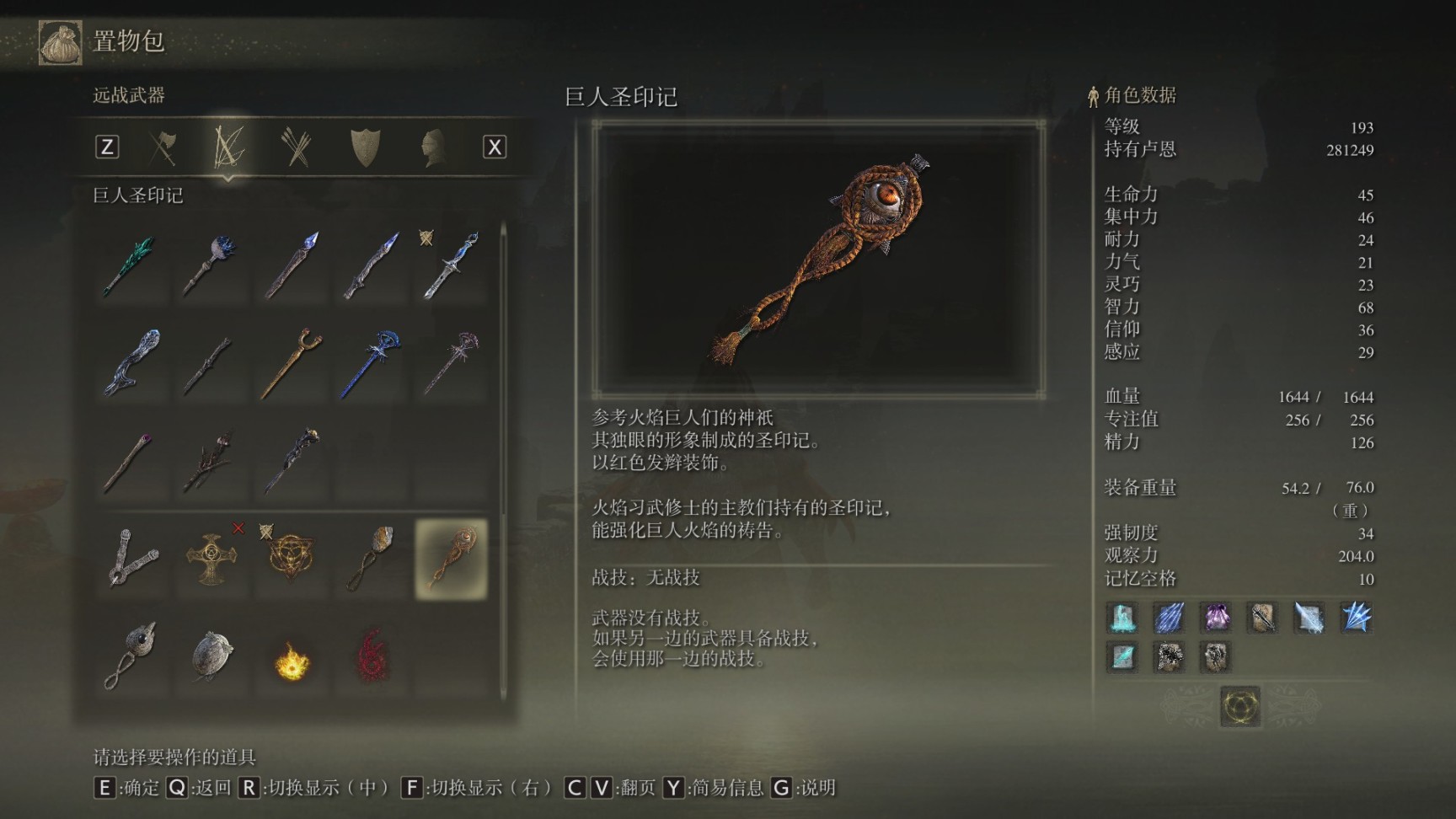This screenshot has height=819, width=1456.
Task: Switch to the shields tab
Action: click(365, 147)
